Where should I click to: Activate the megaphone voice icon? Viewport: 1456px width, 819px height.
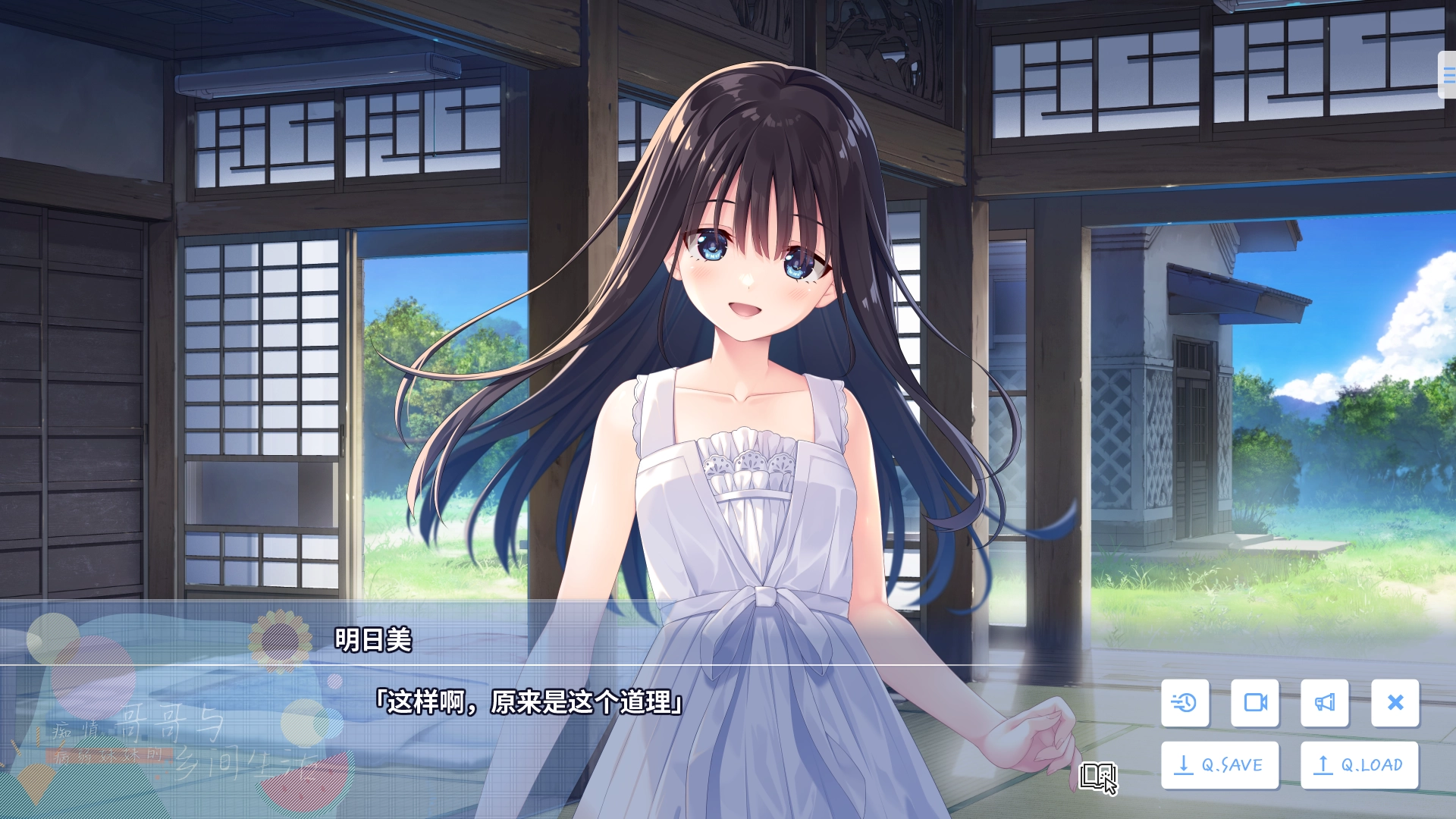(x=1325, y=703)
